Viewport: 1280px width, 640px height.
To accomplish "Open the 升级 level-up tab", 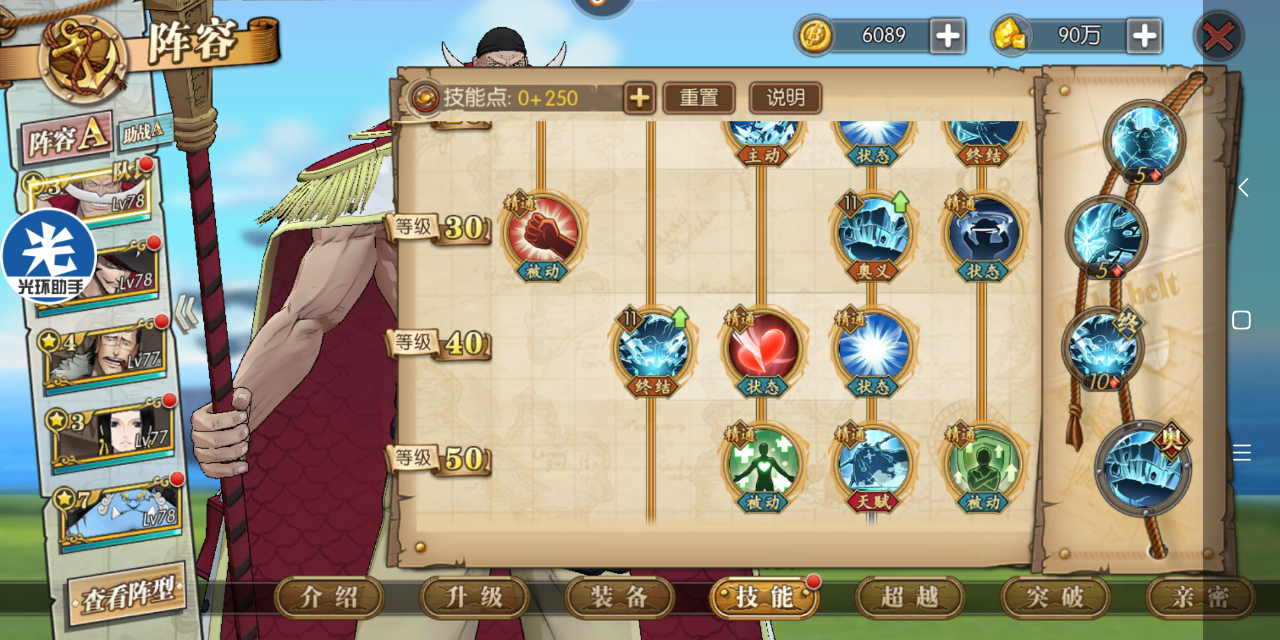I will (475, 598).
